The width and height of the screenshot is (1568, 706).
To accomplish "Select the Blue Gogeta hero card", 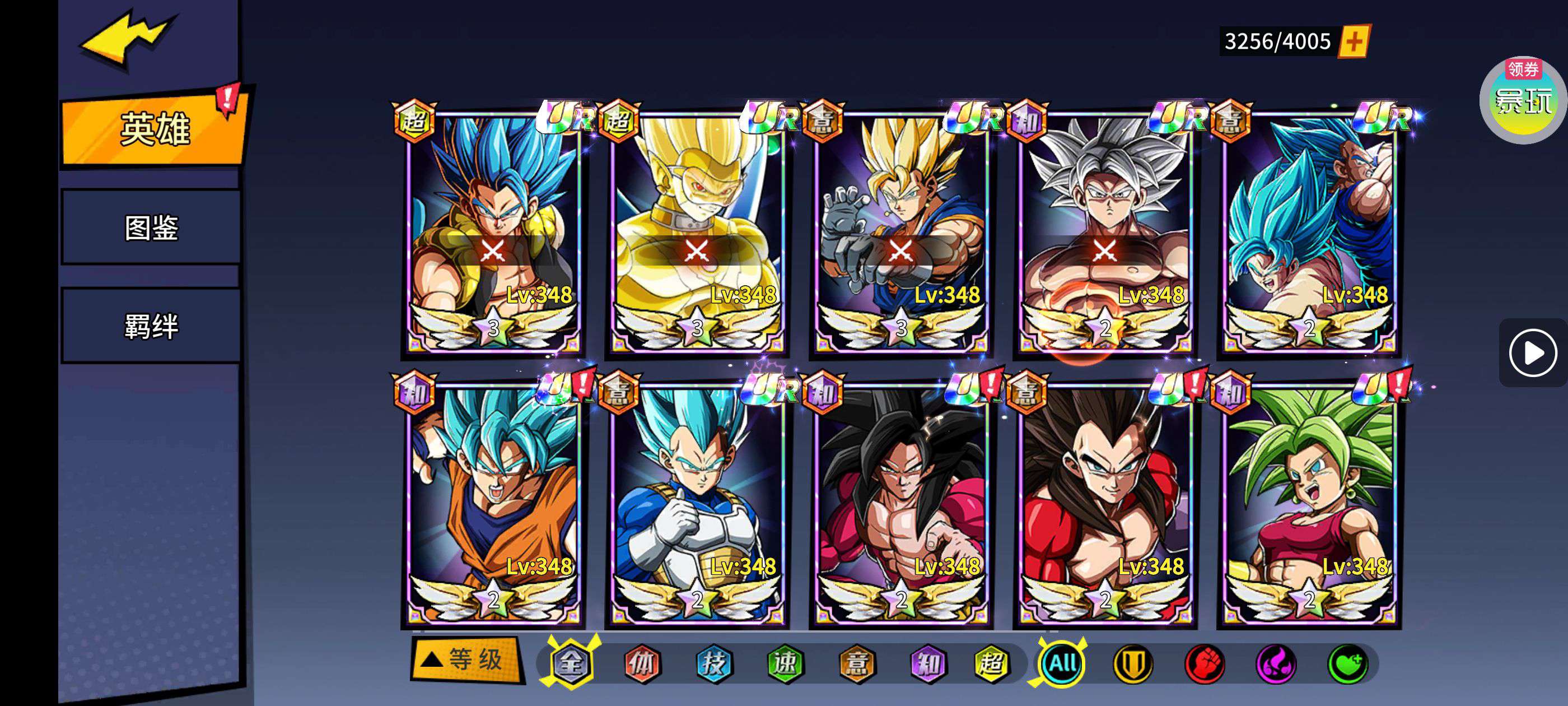I will point(493,231).
